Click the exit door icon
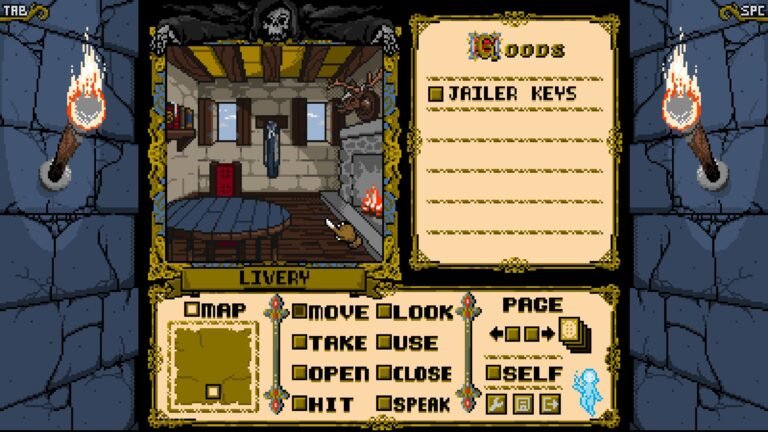768x432 pixels. (x=549, y=403)
